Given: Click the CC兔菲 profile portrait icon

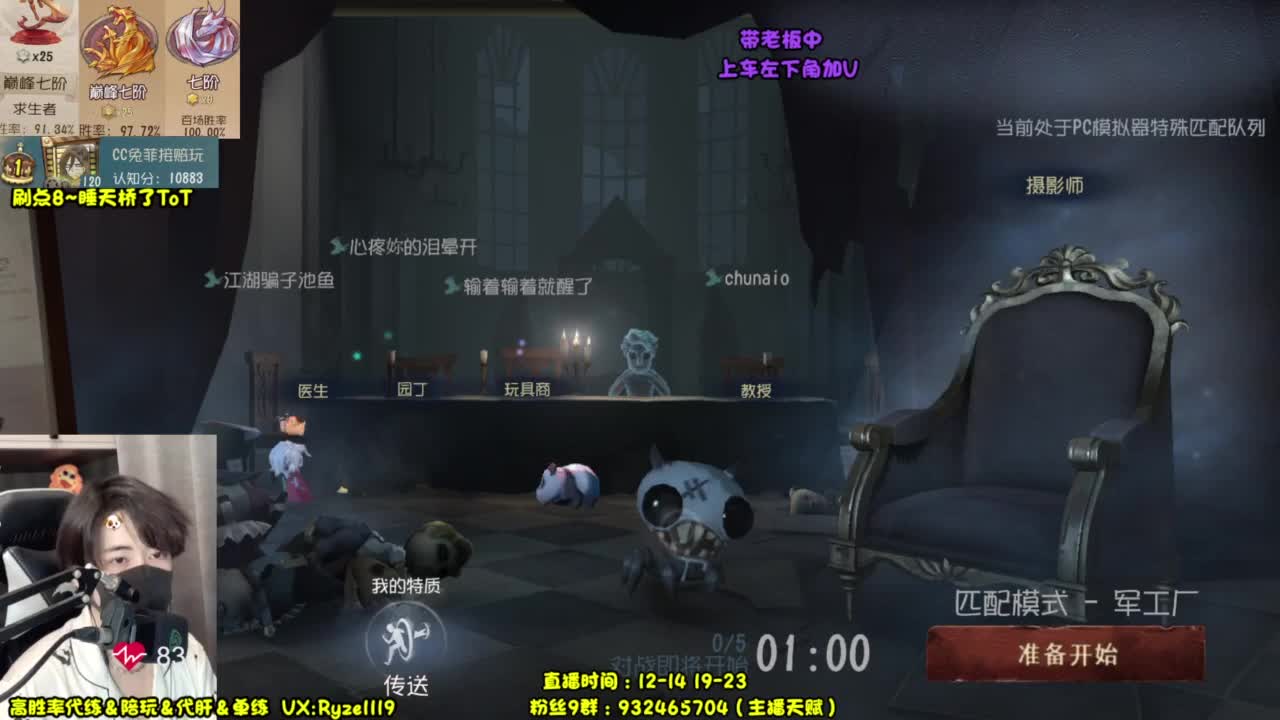Looking at the screenshot, I should (77, 160).
